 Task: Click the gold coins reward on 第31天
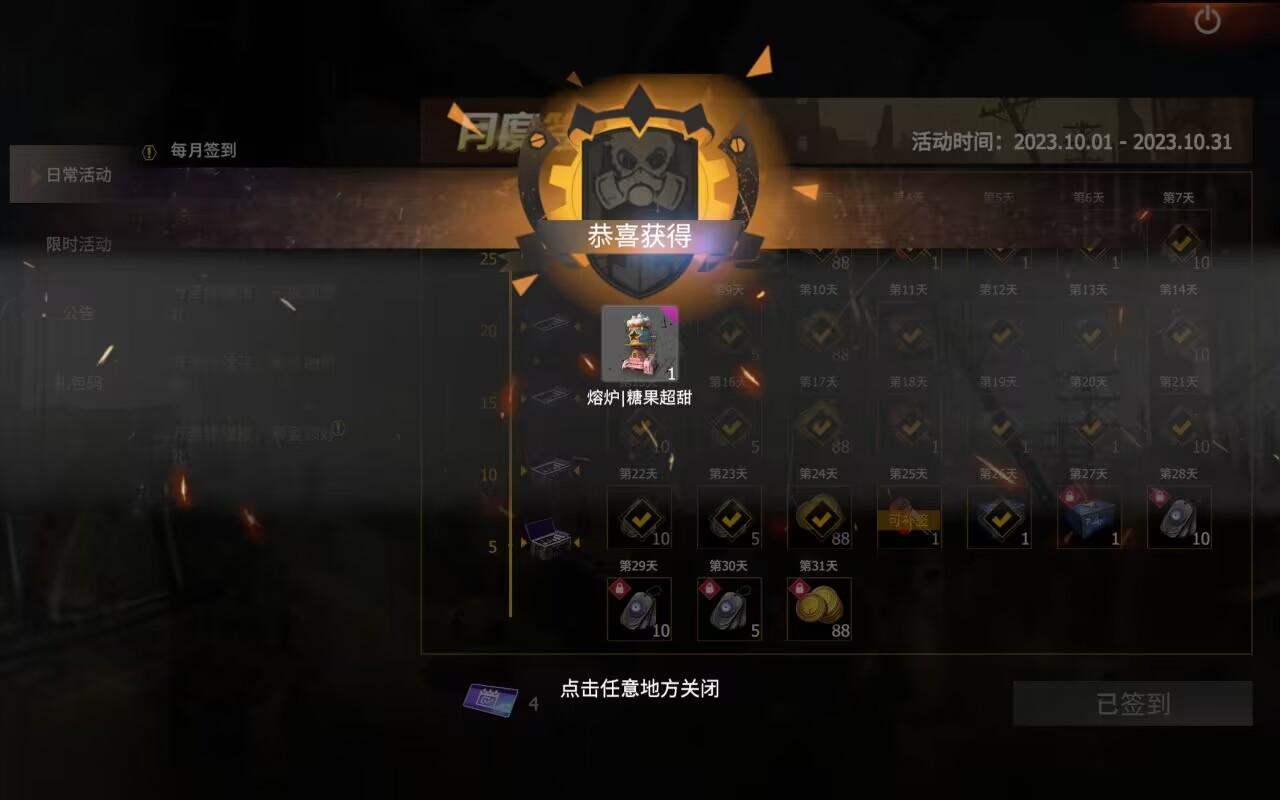point(819,608)
